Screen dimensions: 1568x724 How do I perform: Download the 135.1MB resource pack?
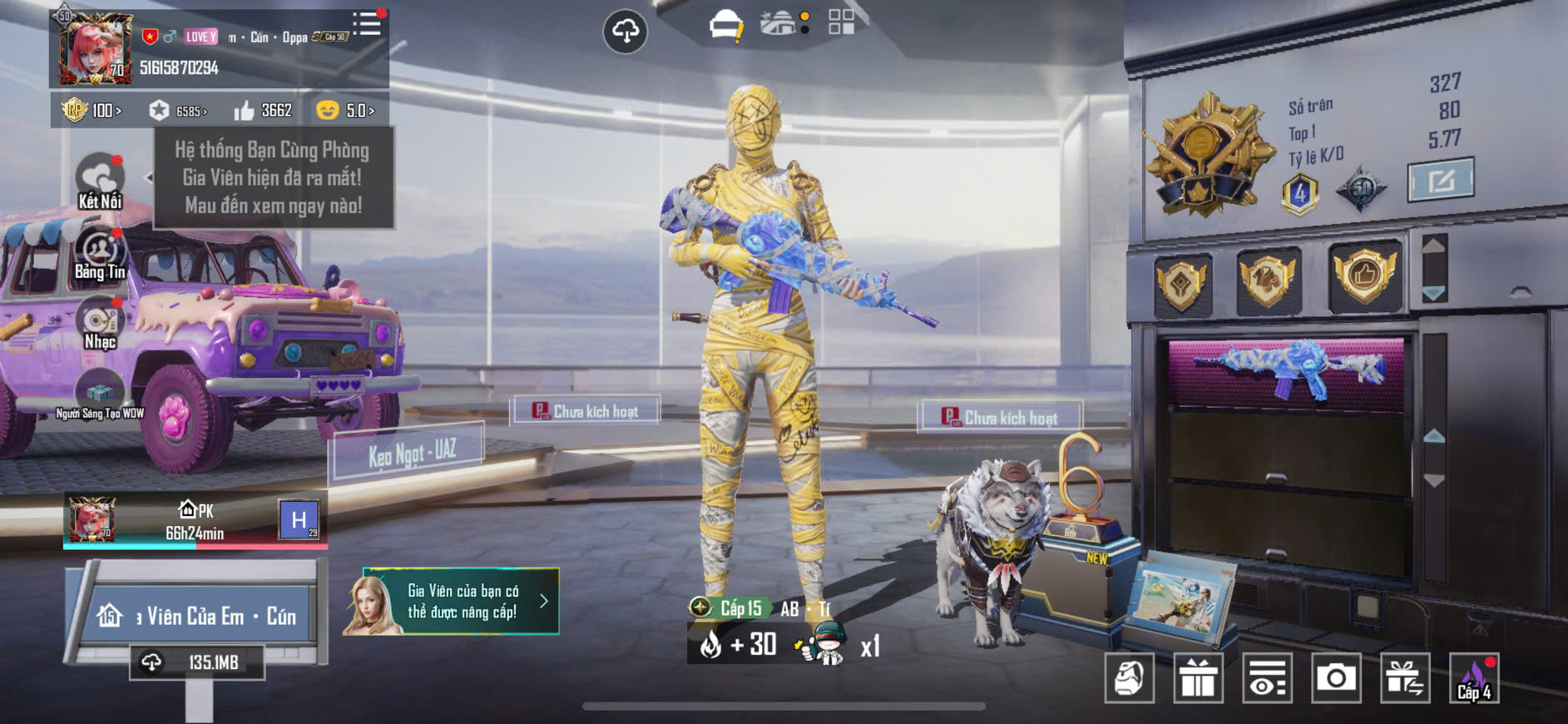point(197,662)
